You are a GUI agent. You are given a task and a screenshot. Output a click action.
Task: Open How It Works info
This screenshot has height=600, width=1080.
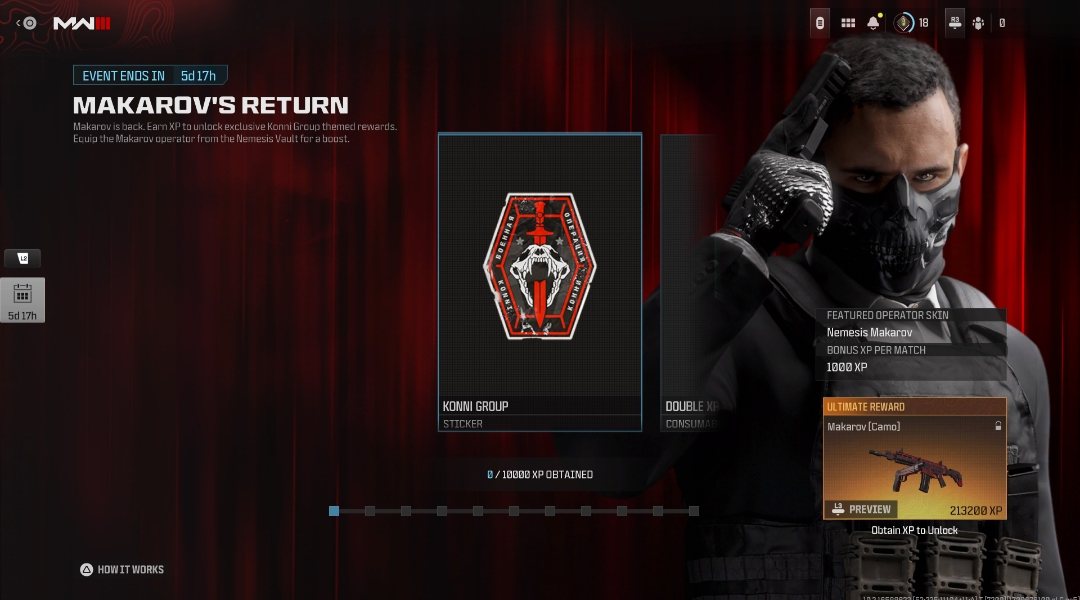(122, 570)
